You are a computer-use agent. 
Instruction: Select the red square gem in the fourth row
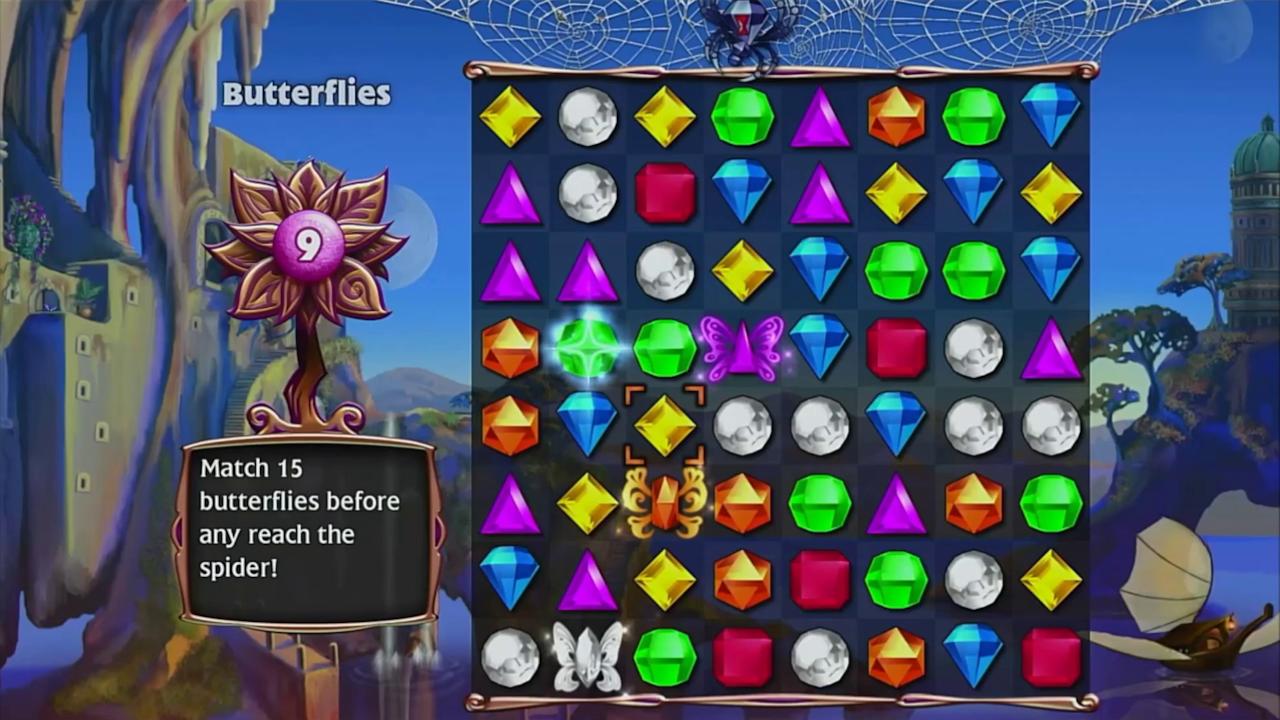tap(898, 347)
